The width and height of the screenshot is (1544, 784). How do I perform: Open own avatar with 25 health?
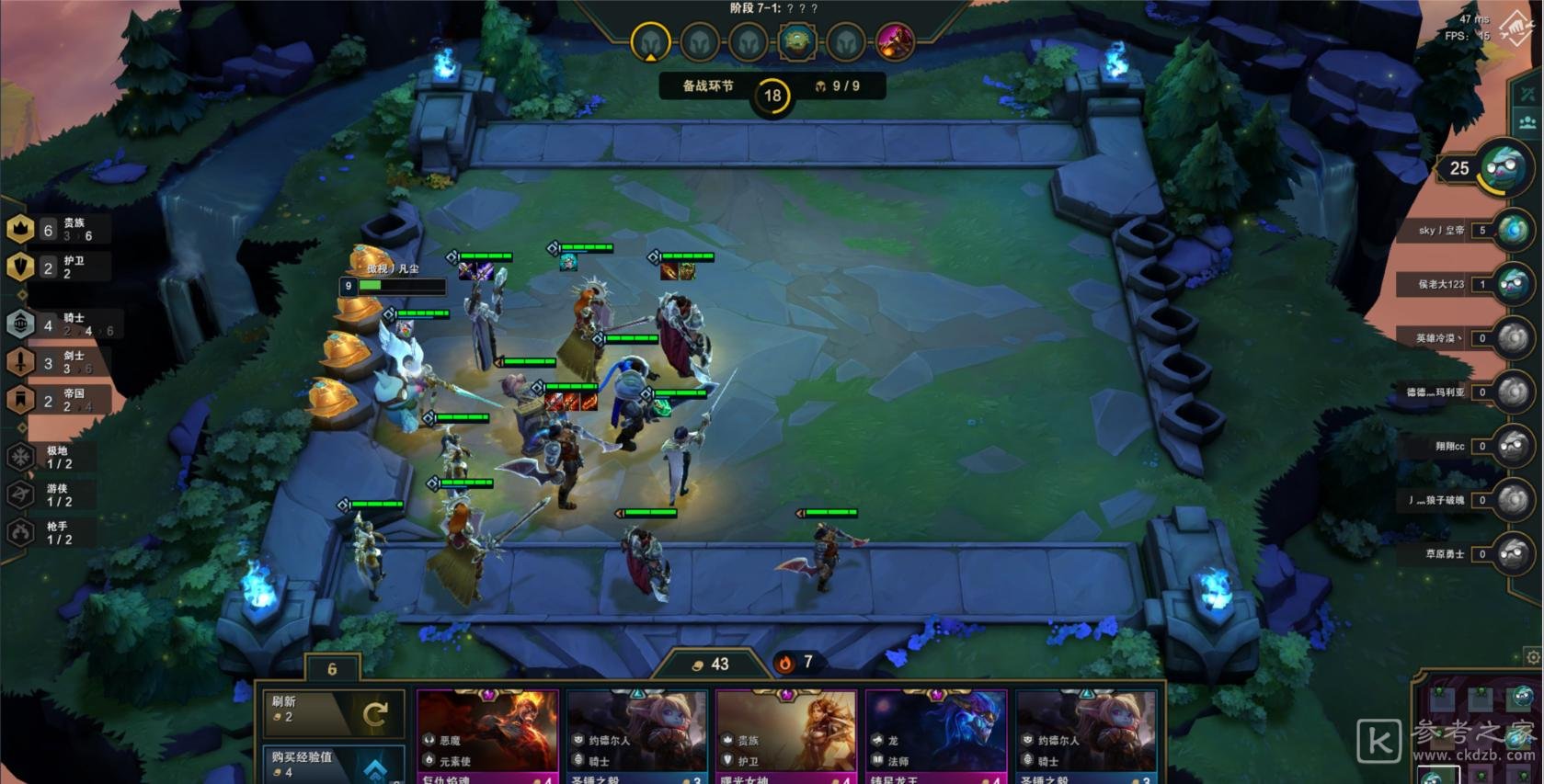(x=1504, y=167)
